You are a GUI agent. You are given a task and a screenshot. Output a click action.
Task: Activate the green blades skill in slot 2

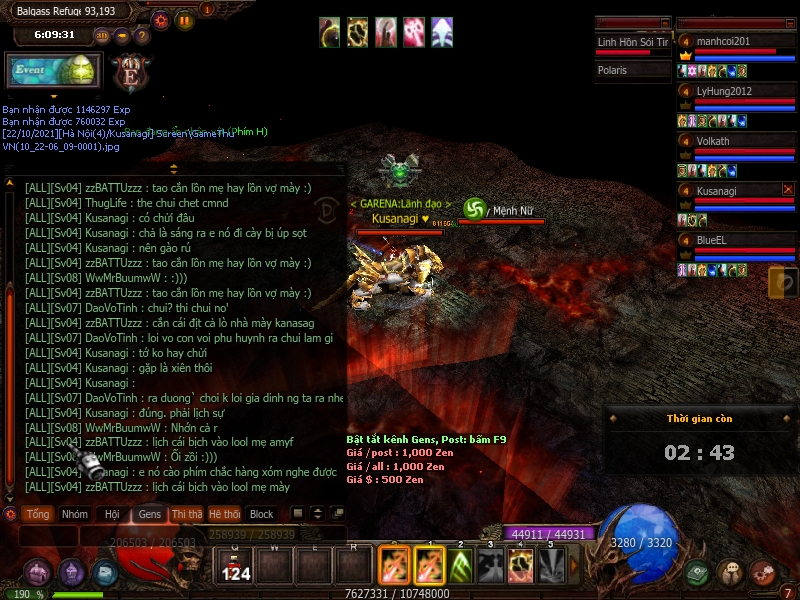coord(460,567)
